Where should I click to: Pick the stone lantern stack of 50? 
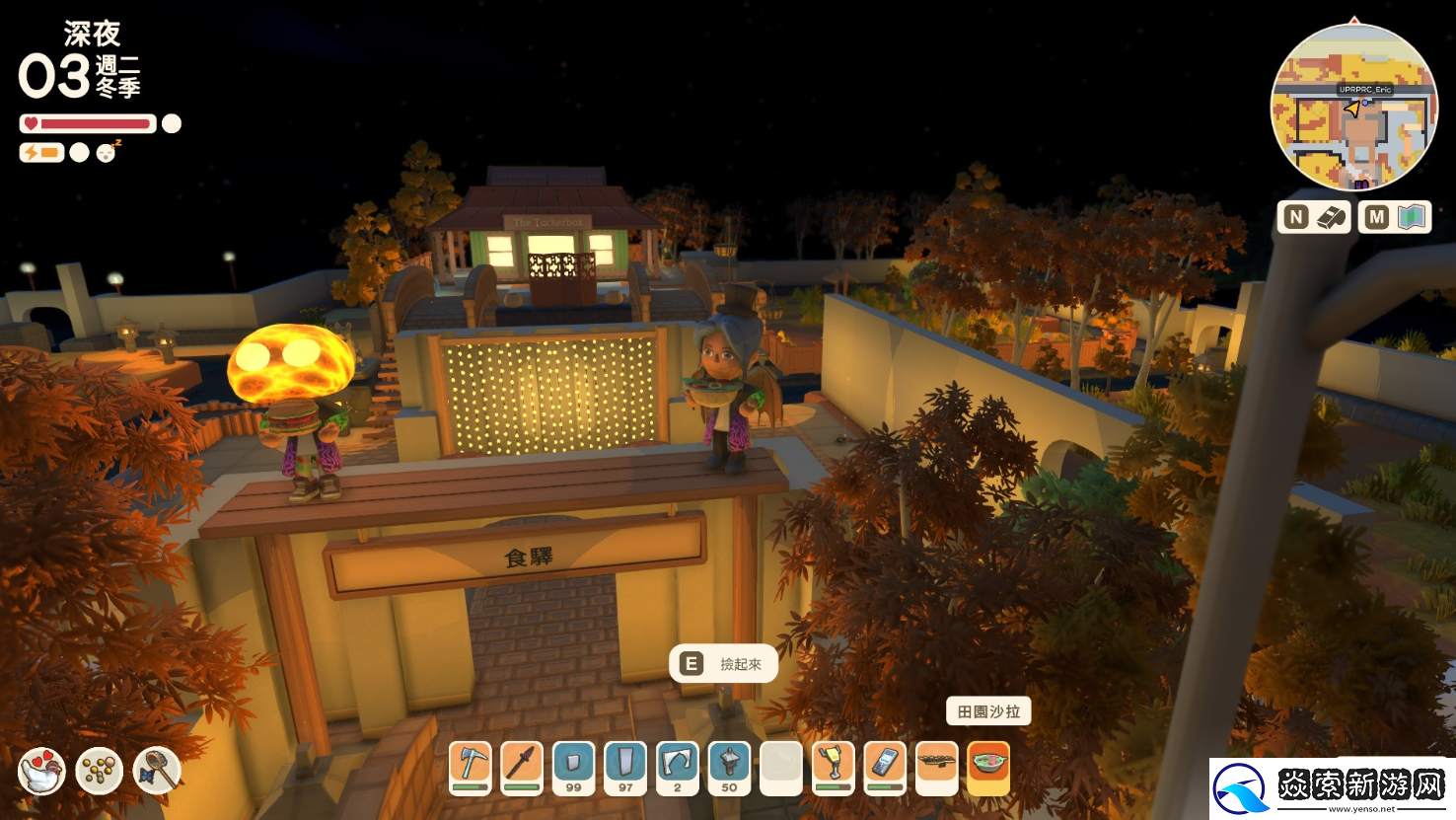coord(729,767)
